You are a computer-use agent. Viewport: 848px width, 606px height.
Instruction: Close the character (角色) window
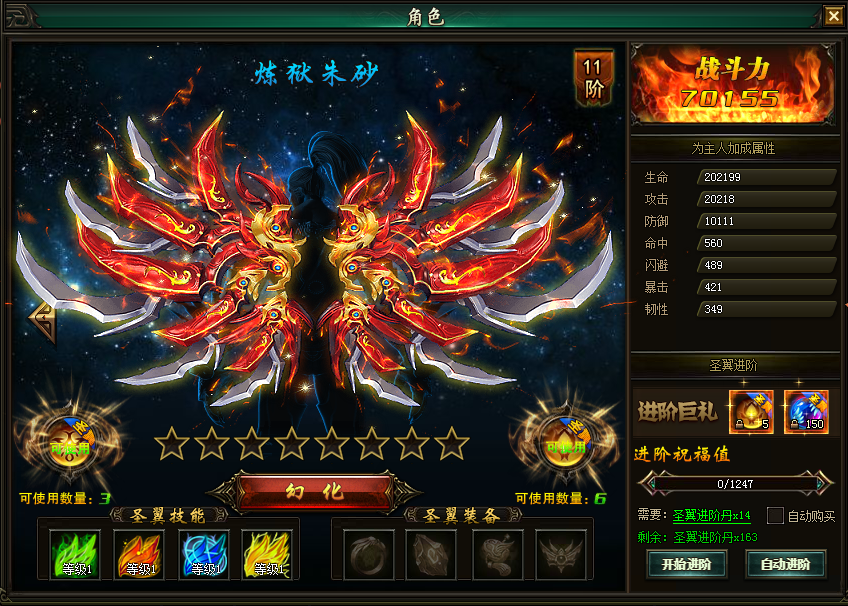click(833, 15)
